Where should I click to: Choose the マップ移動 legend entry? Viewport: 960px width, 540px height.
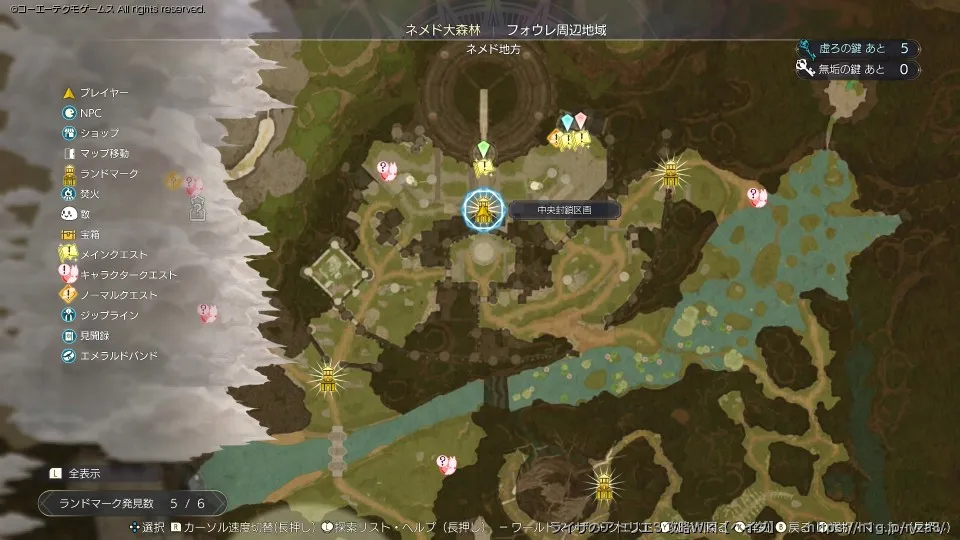pyautogui.click(x=103, y=153)
